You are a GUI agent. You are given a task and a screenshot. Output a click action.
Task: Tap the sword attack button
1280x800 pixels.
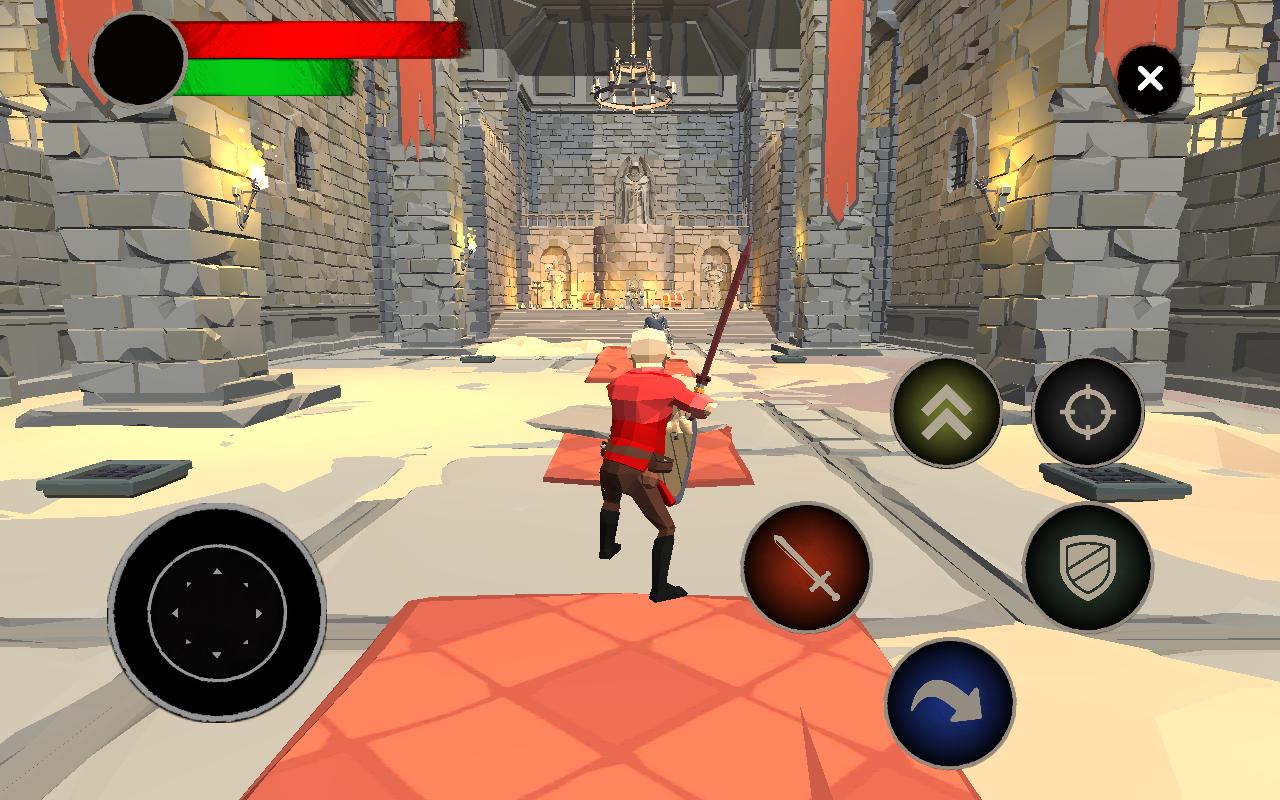tap(806, 568)
